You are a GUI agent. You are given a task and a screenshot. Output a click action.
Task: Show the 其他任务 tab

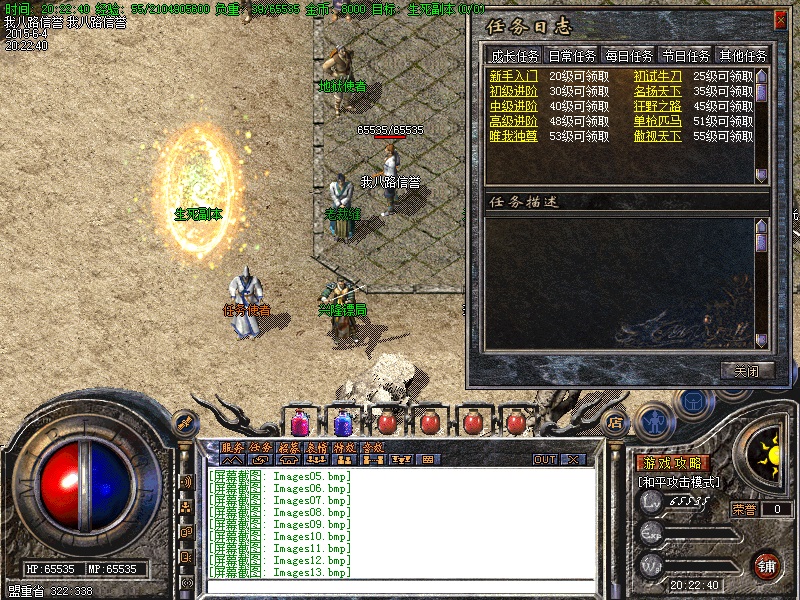[743, 56]
